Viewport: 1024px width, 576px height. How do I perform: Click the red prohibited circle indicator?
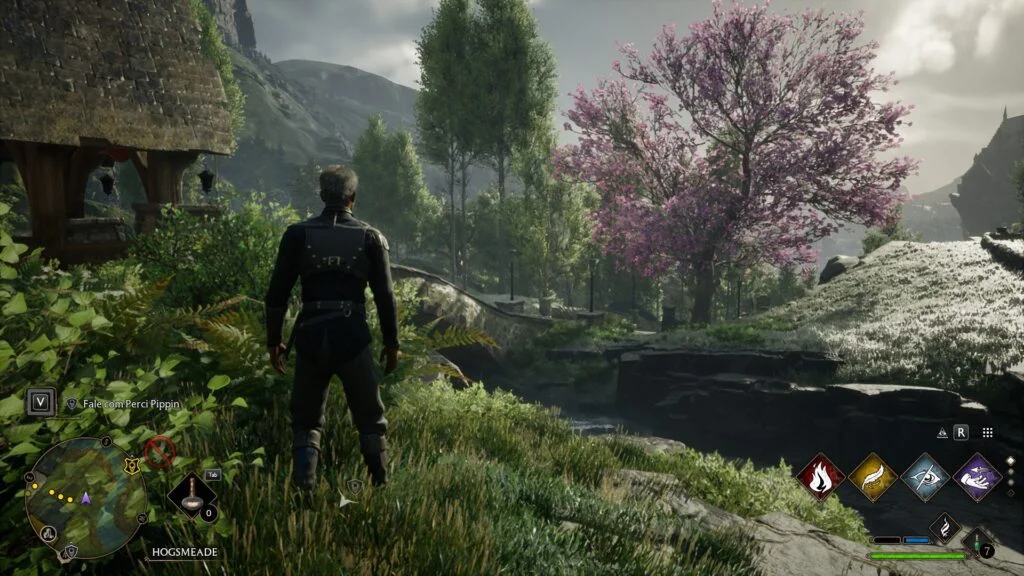coord(159,452)
